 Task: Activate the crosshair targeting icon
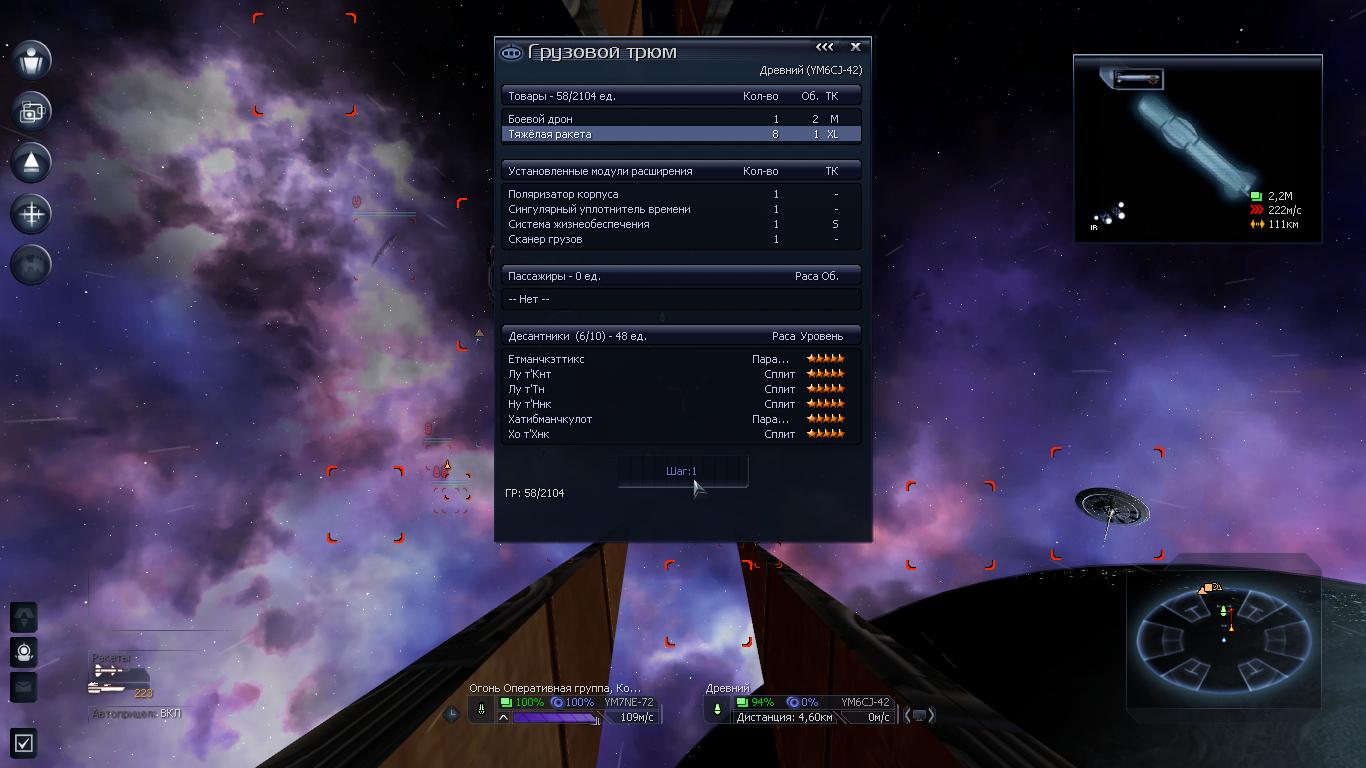[32, 213]
